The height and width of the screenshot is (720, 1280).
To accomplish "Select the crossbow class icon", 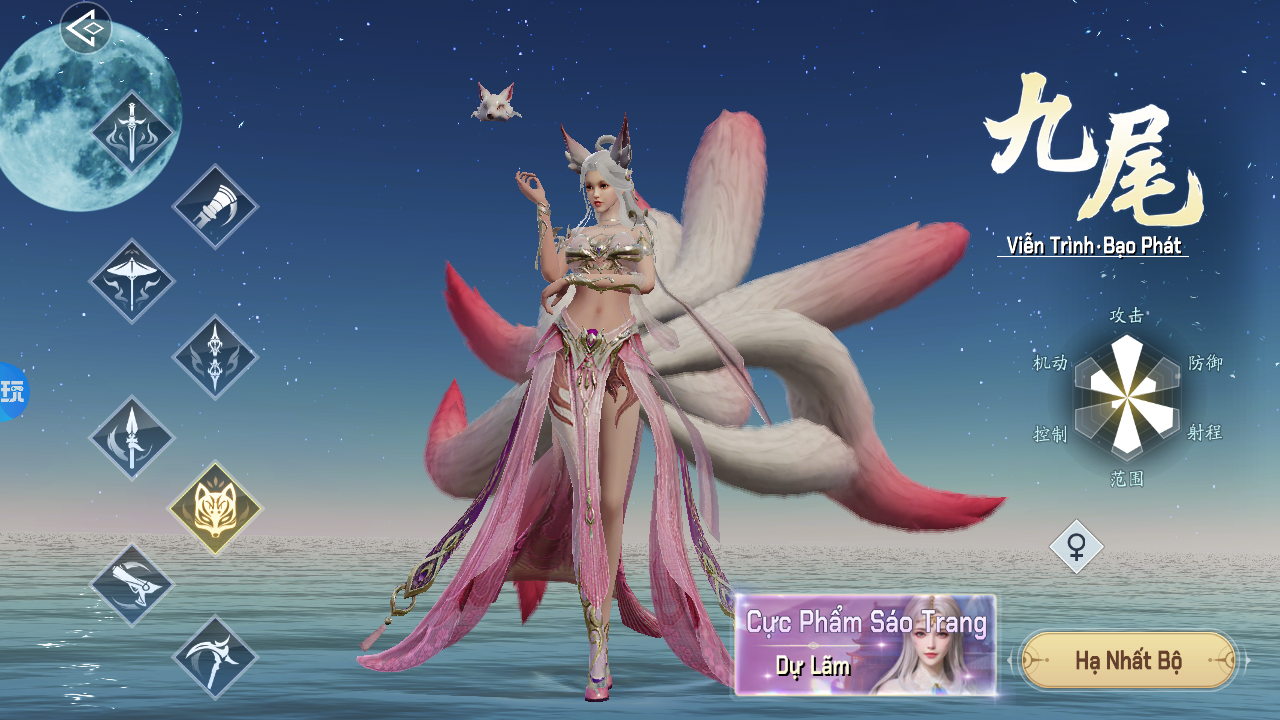I will (x=132, y=281).
